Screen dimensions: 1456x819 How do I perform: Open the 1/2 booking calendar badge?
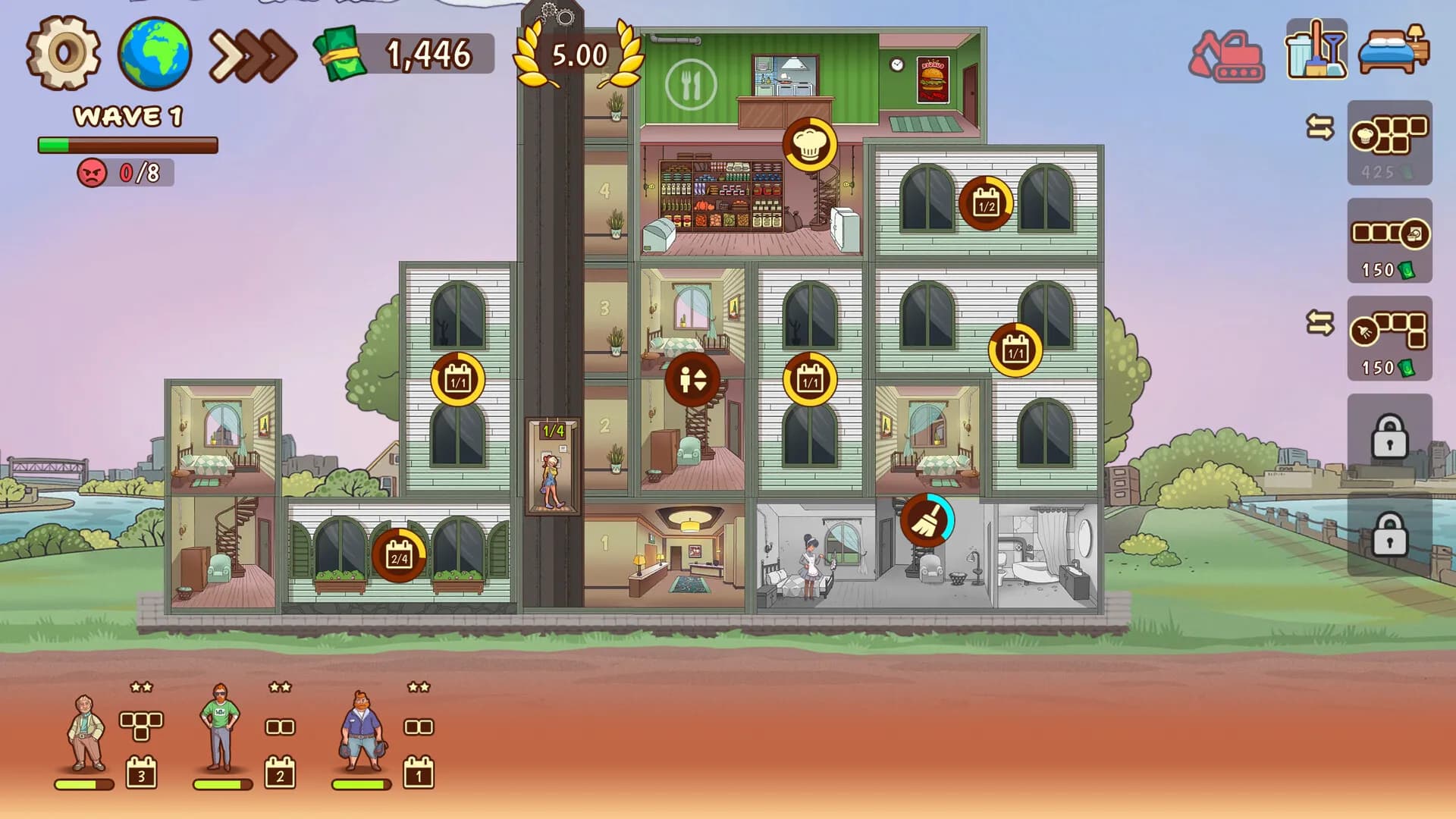point(986,203)
